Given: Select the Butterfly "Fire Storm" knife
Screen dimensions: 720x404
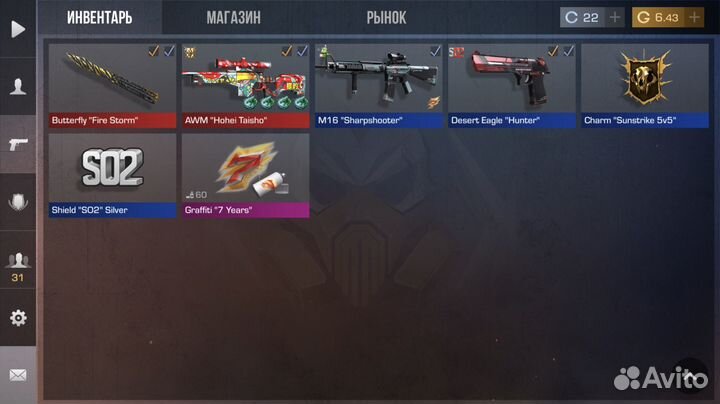Looking at the screenshot, I should coord(112,85).
